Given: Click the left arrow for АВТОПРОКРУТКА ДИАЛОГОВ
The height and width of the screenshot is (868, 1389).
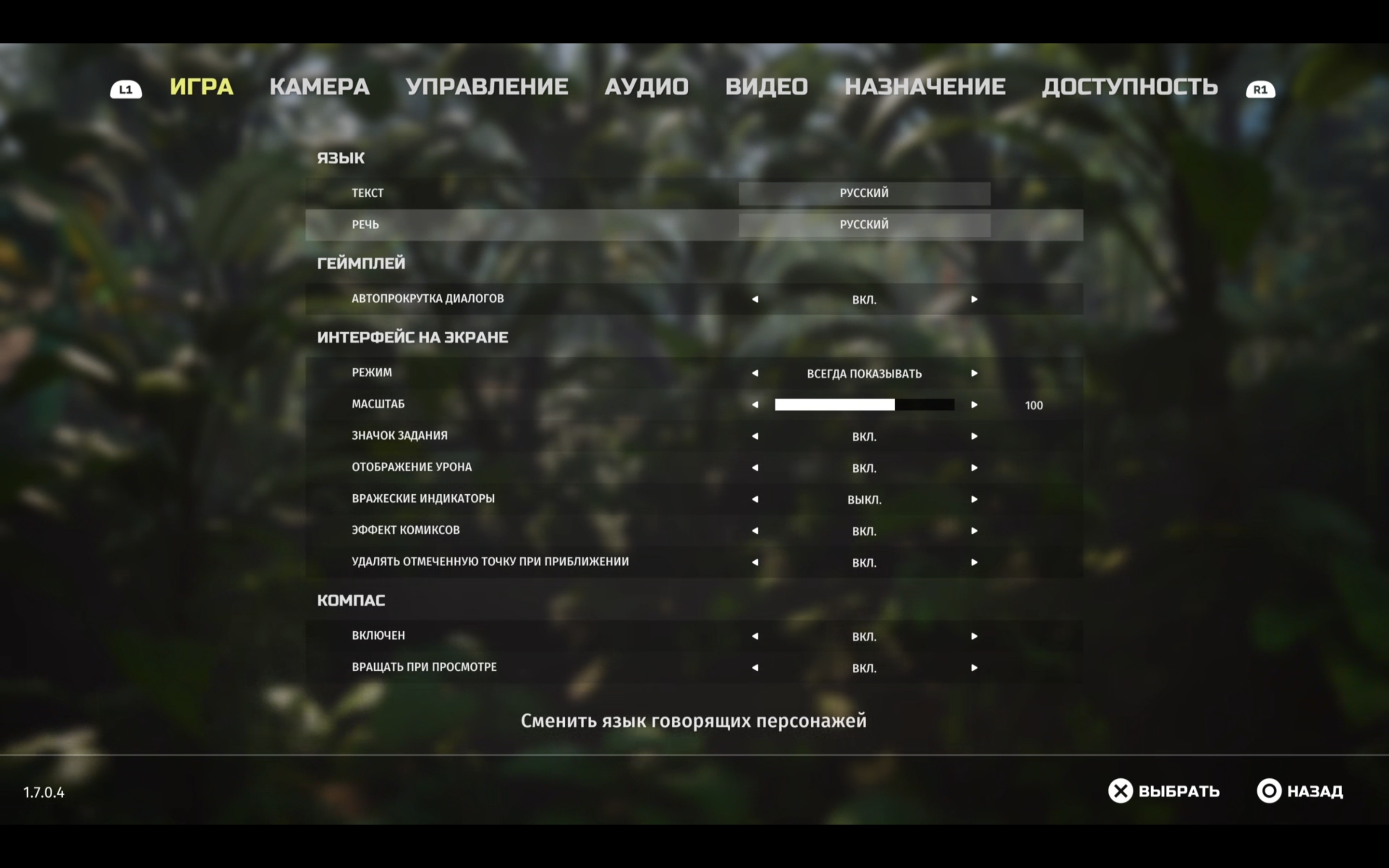Looking at the screenshot, I should [755, 298].
